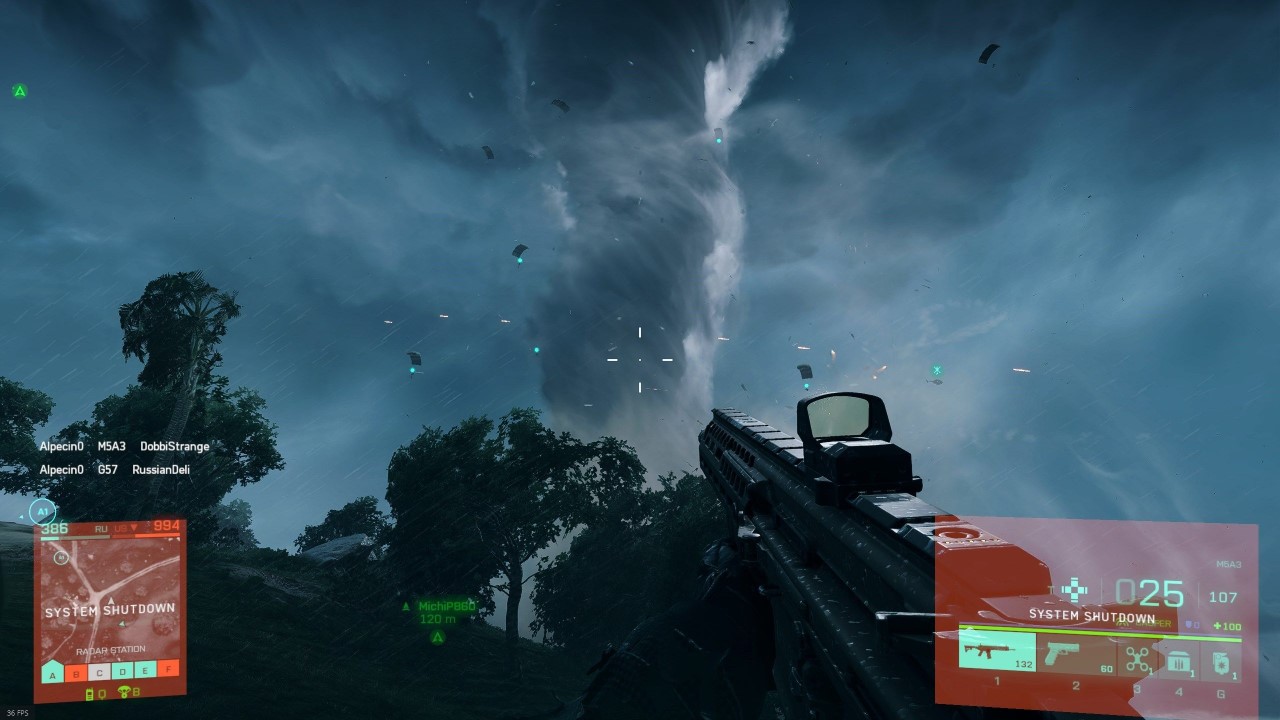Click the commo-rose plus icon near ammo counter

pos(1073,589)
